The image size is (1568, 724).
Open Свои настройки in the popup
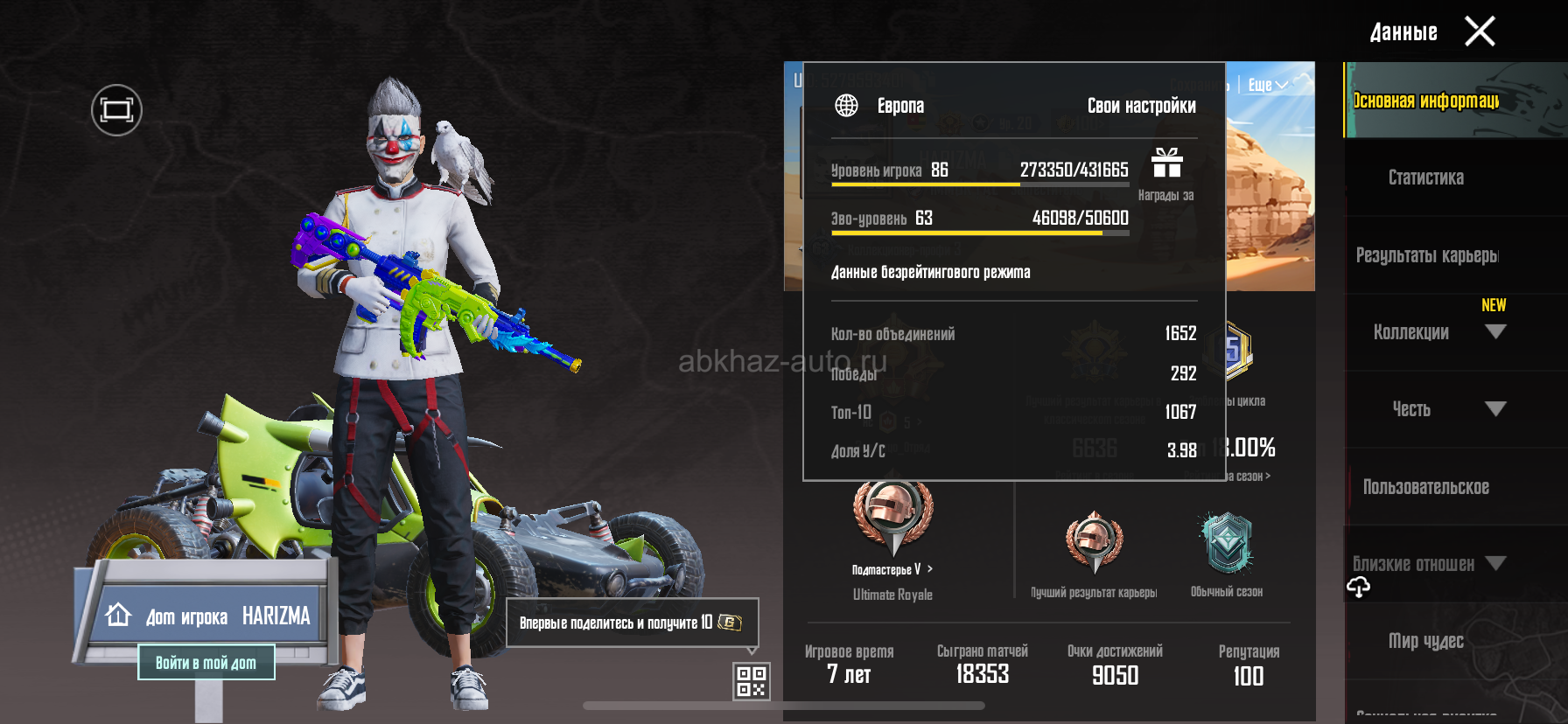click(x=1141, y=106)
